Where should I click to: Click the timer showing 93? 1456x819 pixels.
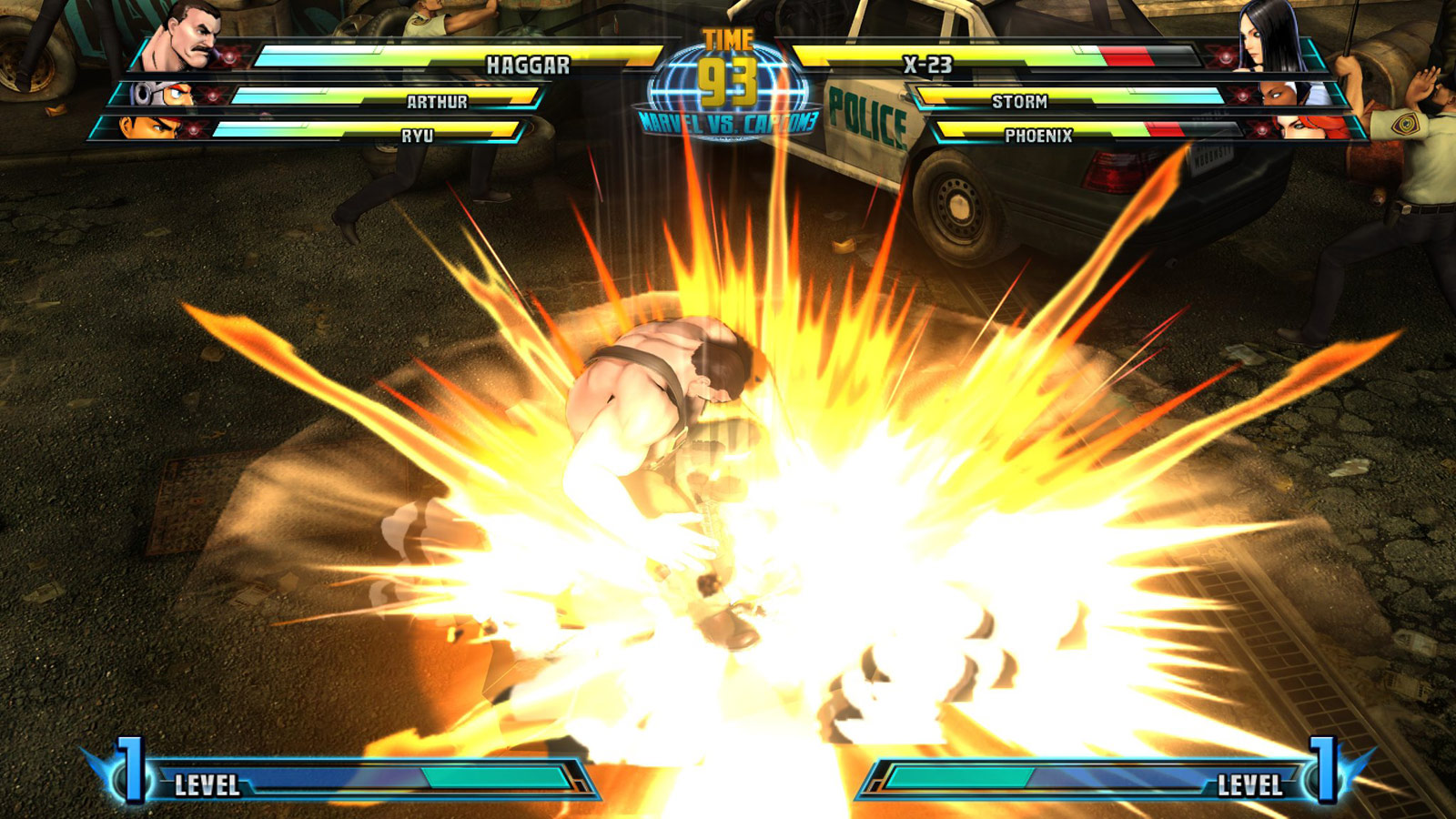tap(728, 82)
